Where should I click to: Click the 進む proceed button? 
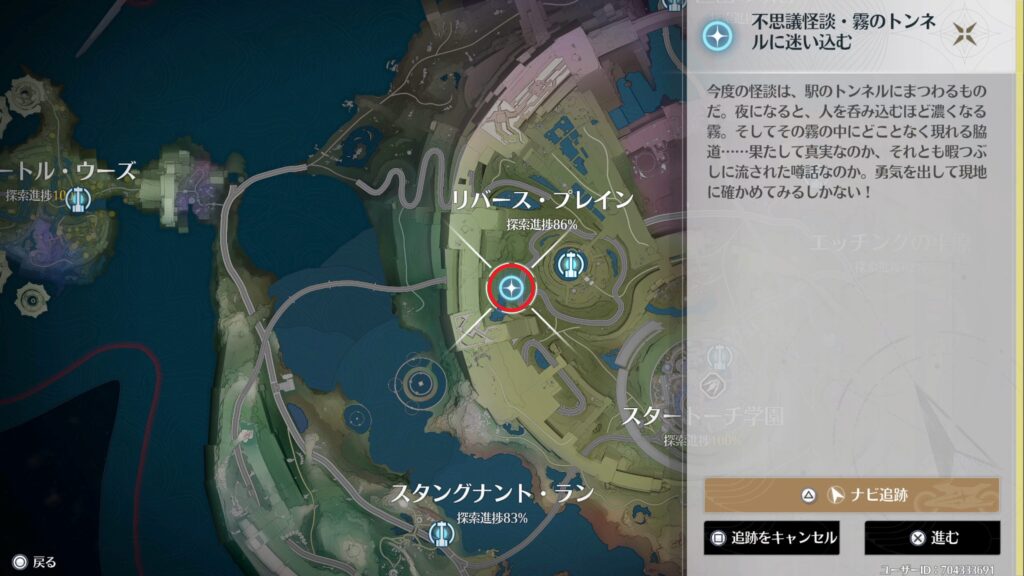pos(932,538)
